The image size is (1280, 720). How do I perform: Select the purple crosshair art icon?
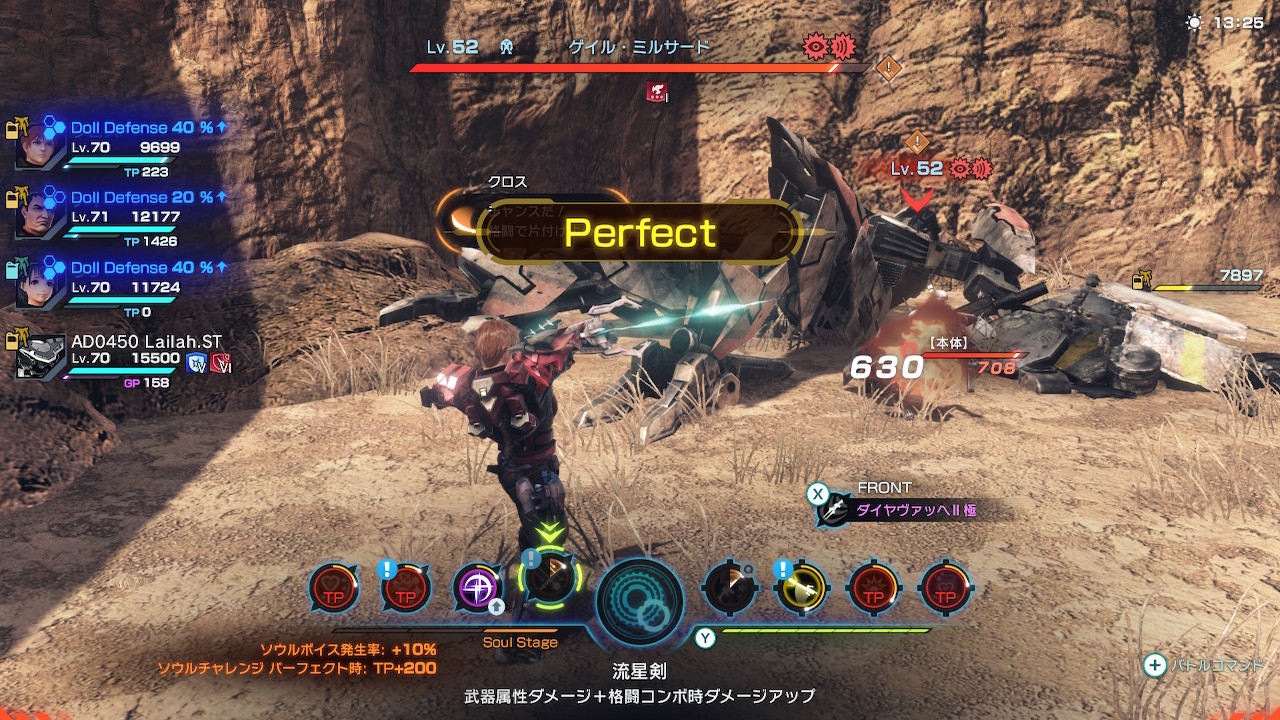(478, 587)
